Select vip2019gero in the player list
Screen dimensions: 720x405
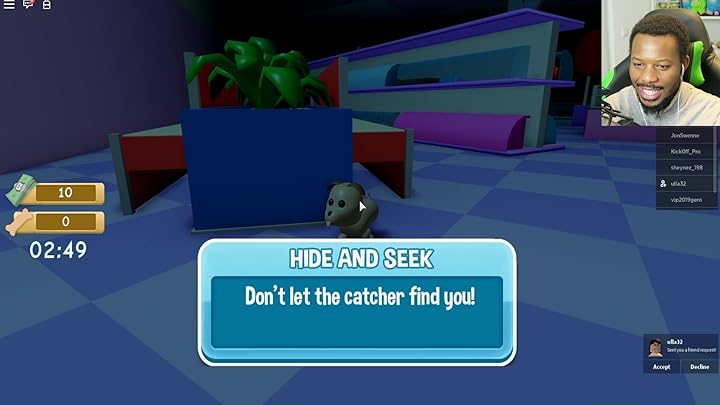click(686, 200)
